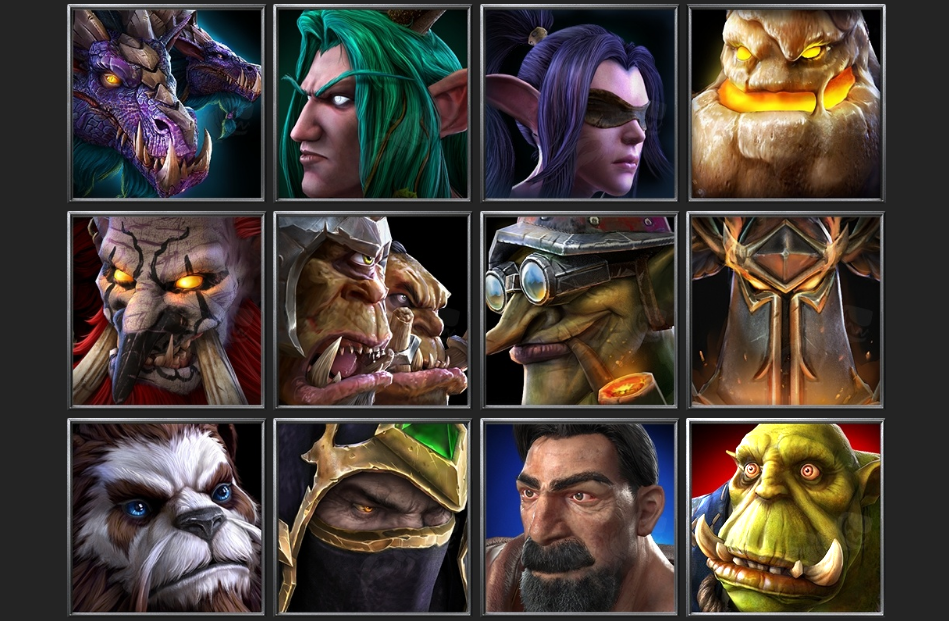Choose the green-haired night elf portrait

pyautogui.click(x=372, y=103)
